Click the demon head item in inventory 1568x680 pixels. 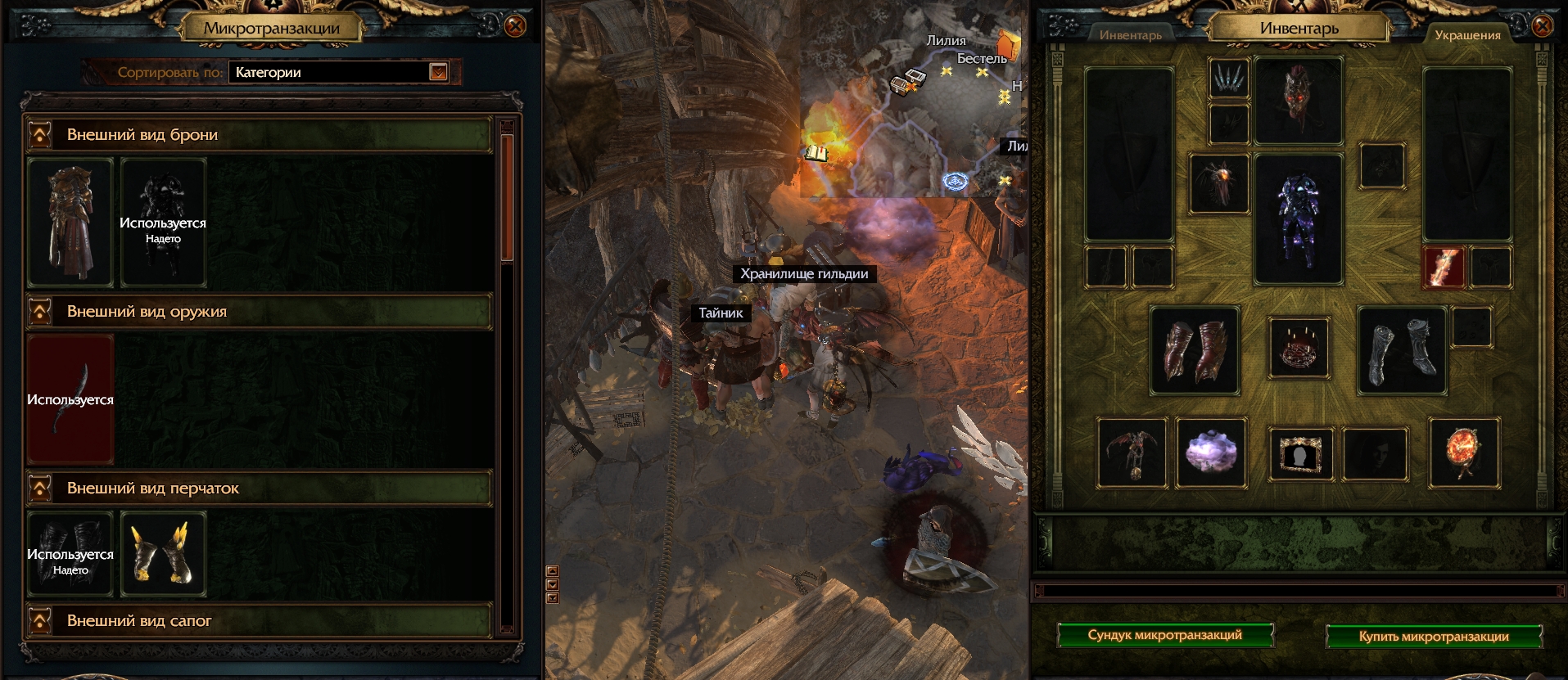(x=1299, y=98)
